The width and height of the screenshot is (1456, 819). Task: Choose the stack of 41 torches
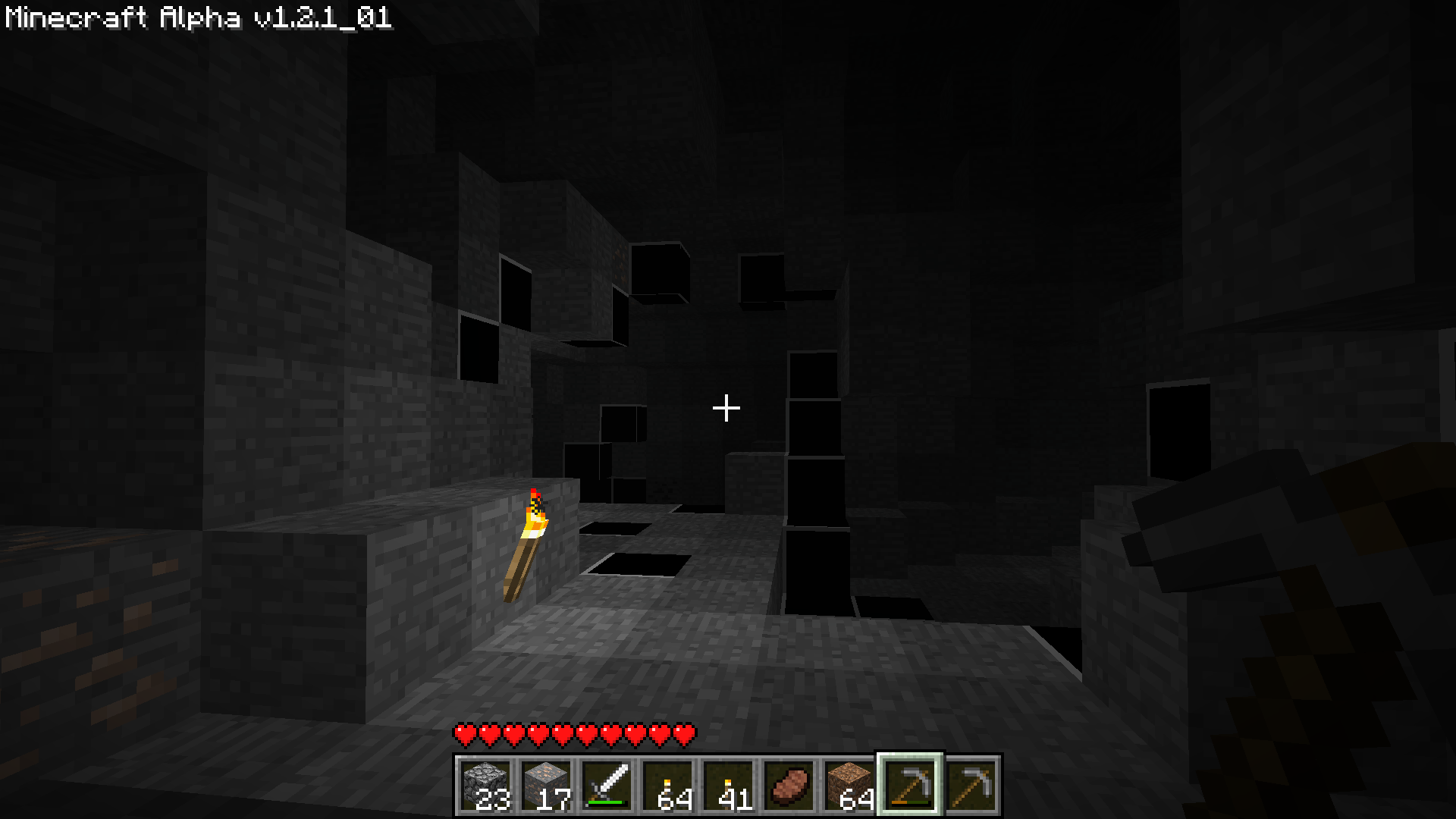point(728,785)
